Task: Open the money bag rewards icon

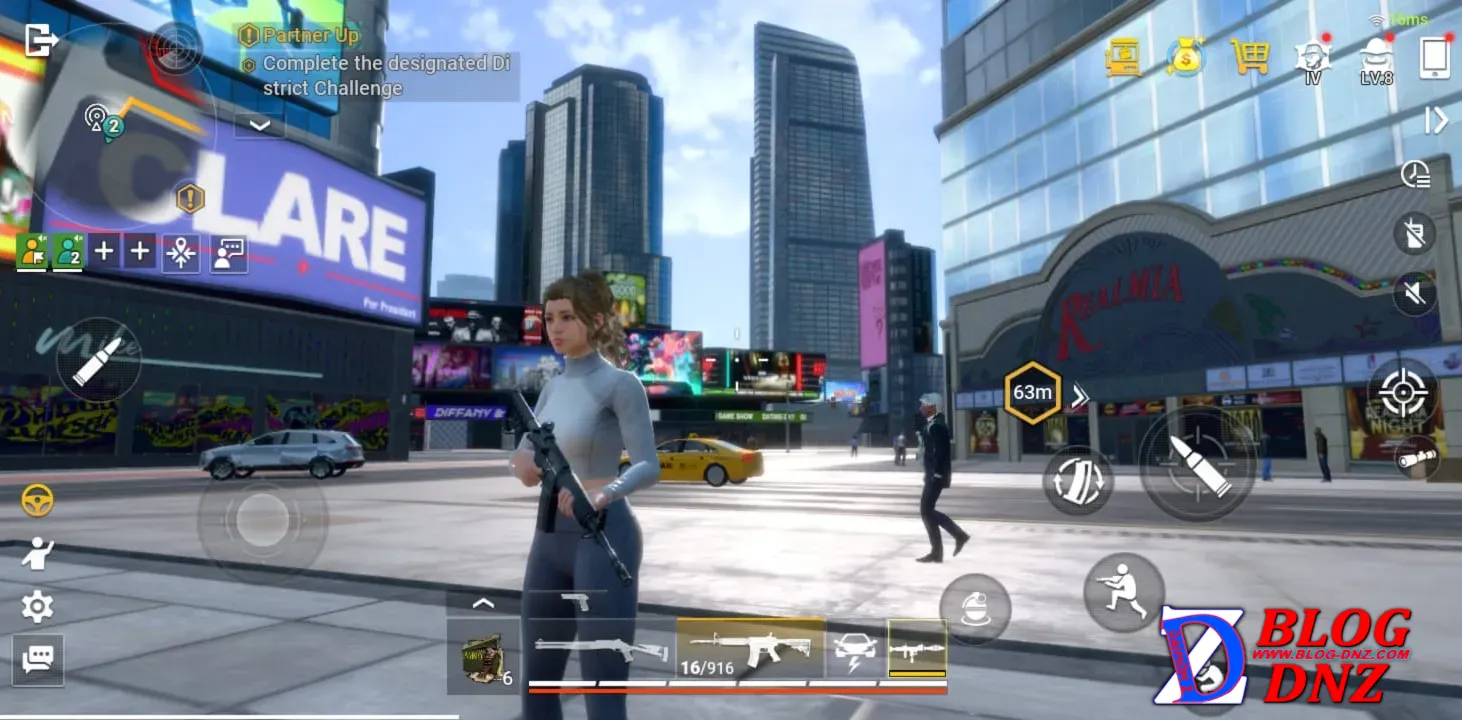Action: coord(1186,57)
